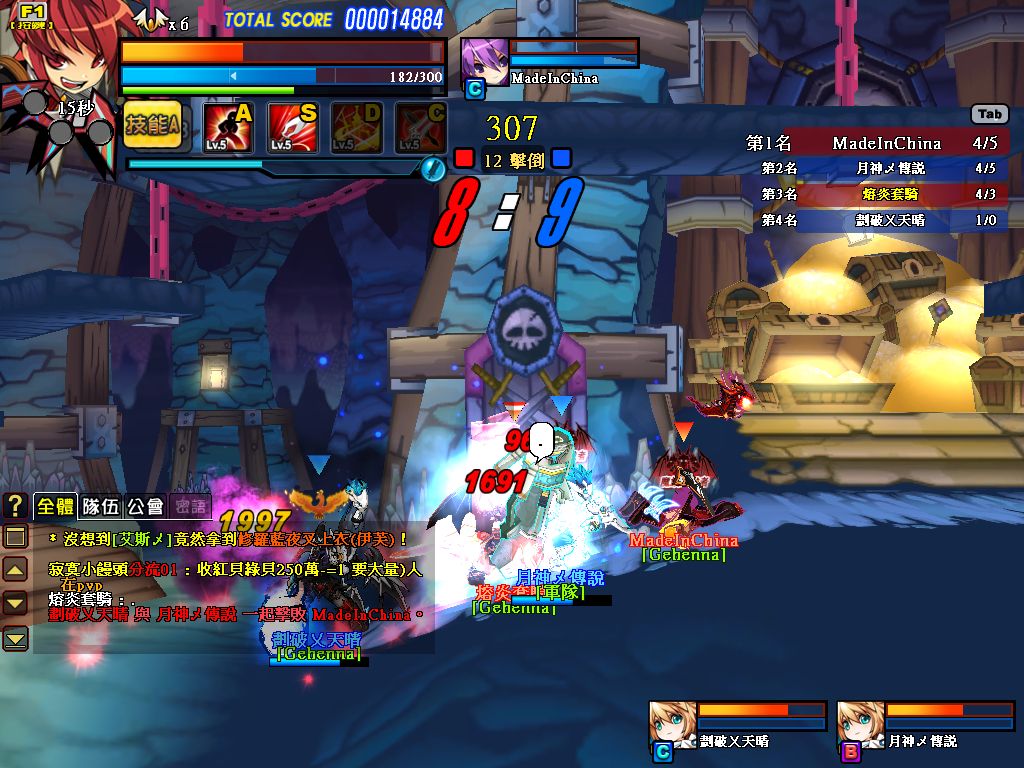The image size is (1024, 768).
Task: Open chat help question mark button
Action: 15,506
